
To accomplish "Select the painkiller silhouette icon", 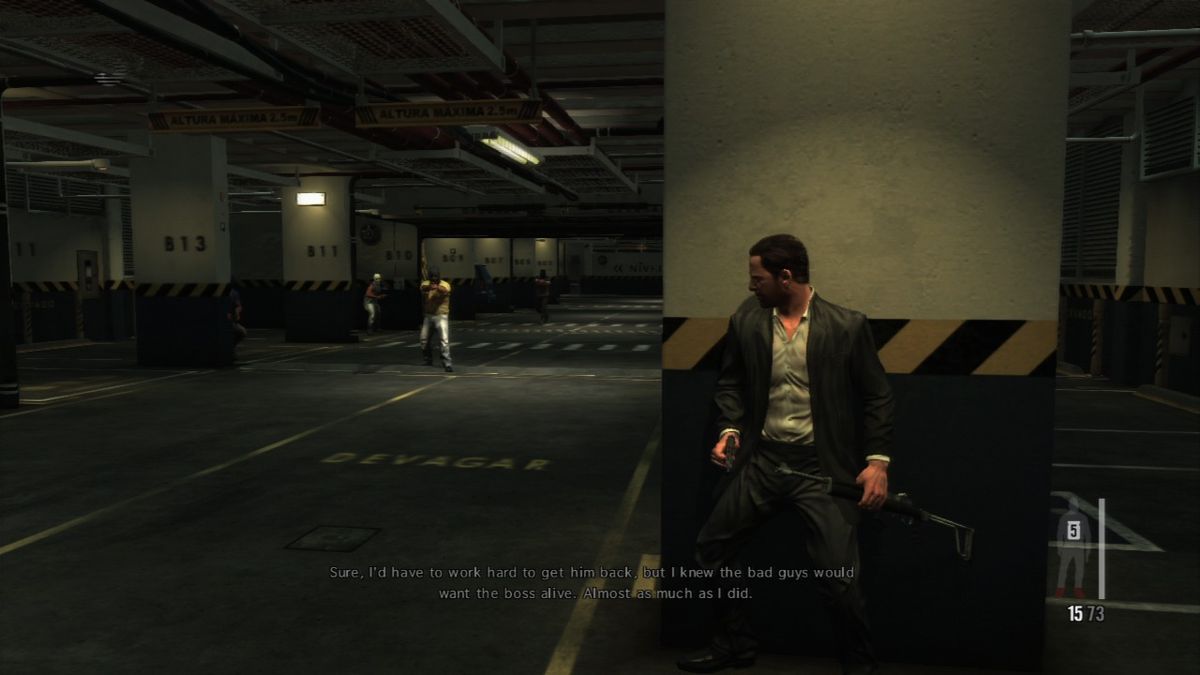I will [1072, 548].
